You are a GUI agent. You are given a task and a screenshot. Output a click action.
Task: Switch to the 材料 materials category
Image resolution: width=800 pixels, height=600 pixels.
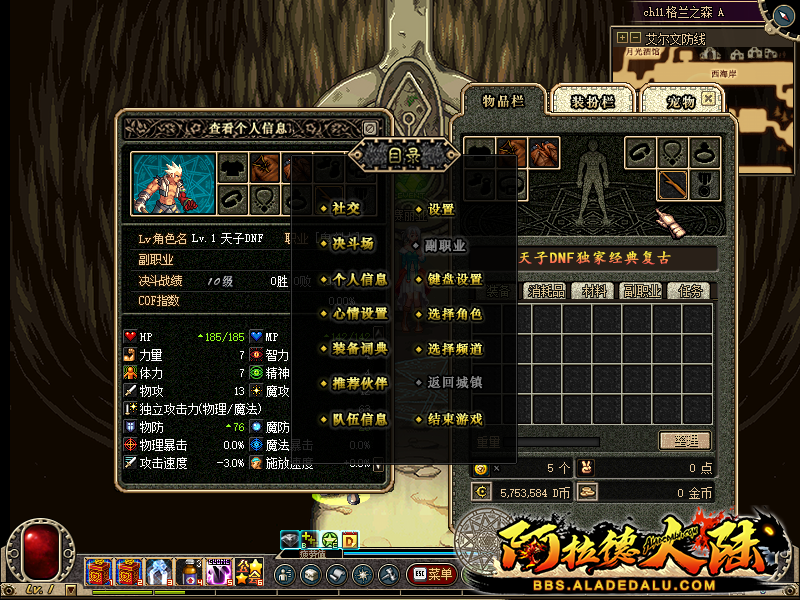[x=594, y=292]
